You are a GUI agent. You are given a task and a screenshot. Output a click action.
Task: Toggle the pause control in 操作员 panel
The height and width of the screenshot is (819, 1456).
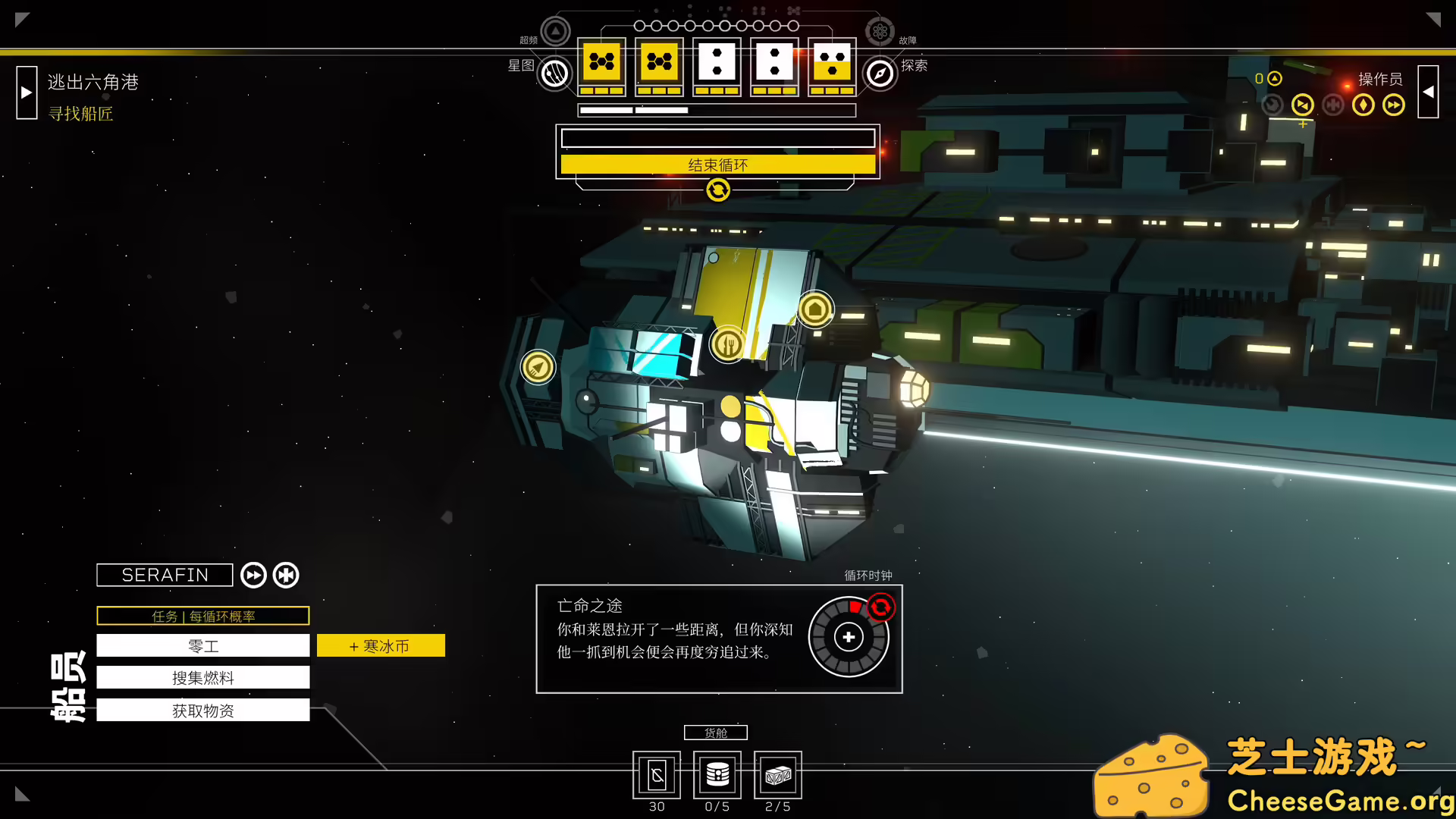(x=1334, y=105)
